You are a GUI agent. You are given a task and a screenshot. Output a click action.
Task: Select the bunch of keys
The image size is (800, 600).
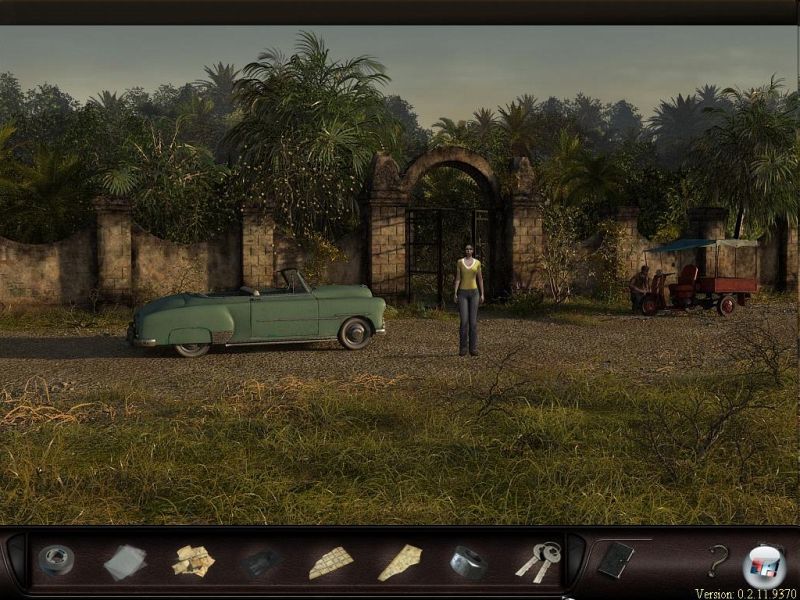coord(538,561)
